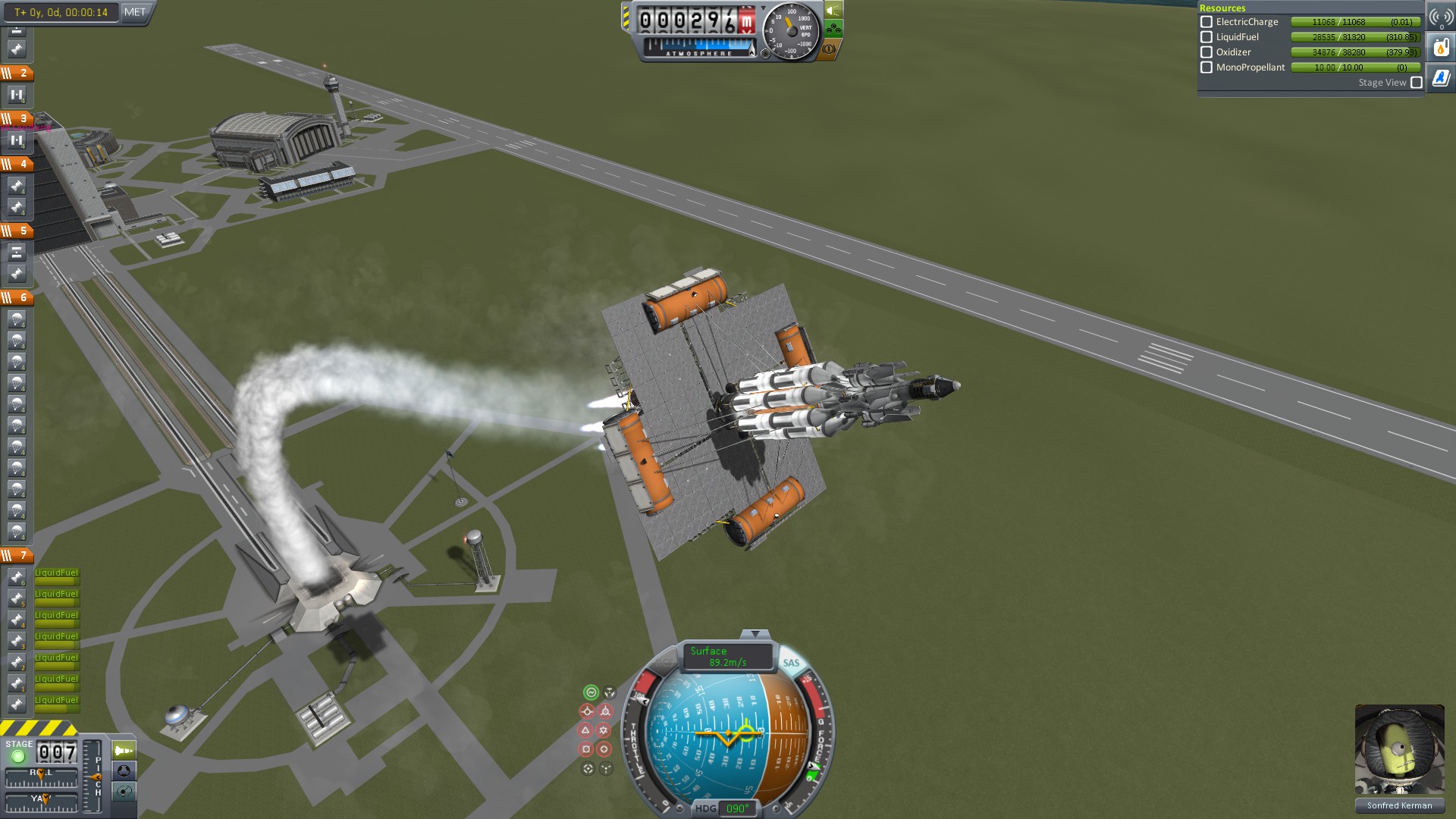This screenshot has height=819, width=1456.
Task: Toggle the brakes button
Action: [x=829, y=49]
